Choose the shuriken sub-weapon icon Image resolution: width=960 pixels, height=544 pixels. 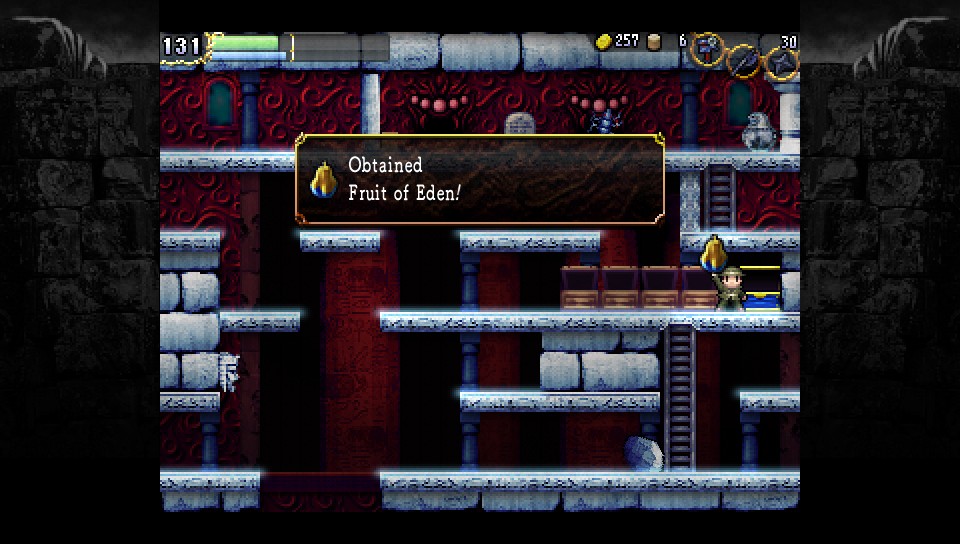(781, 62)
